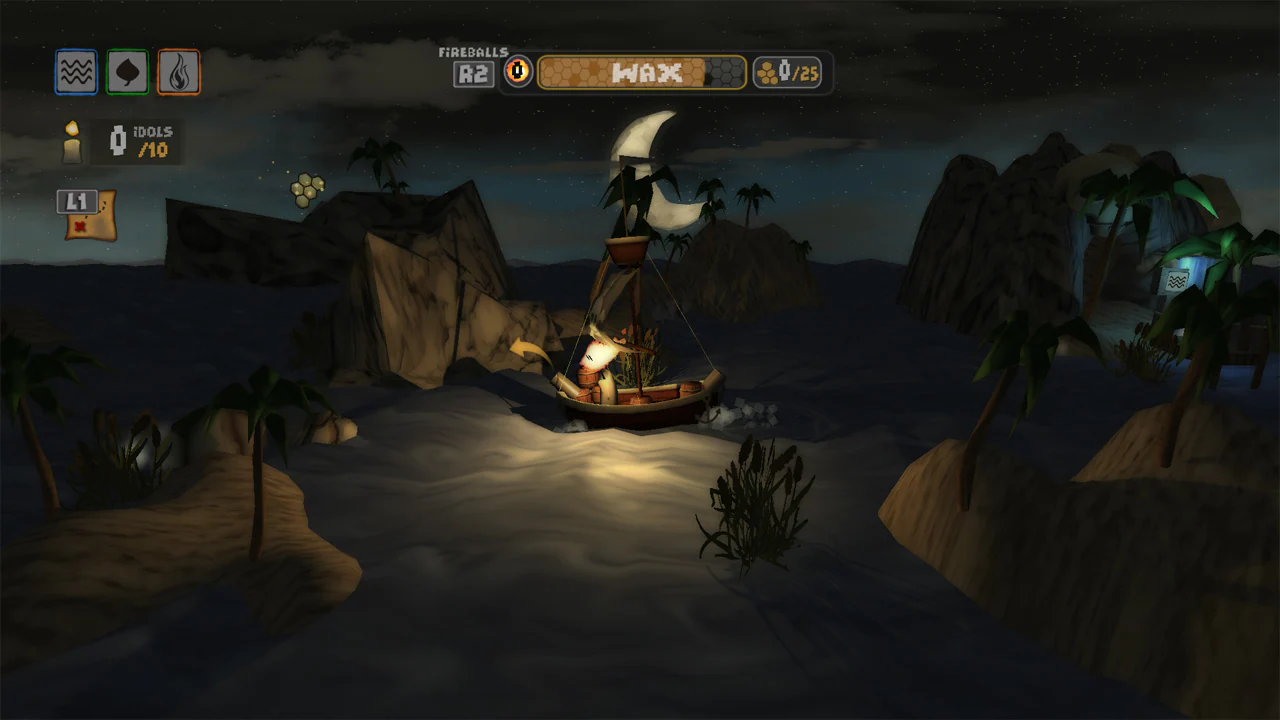This screenshot has height=720, width=1280.
Task: Click the FIREBALLS text label
Action: [472, 50]
